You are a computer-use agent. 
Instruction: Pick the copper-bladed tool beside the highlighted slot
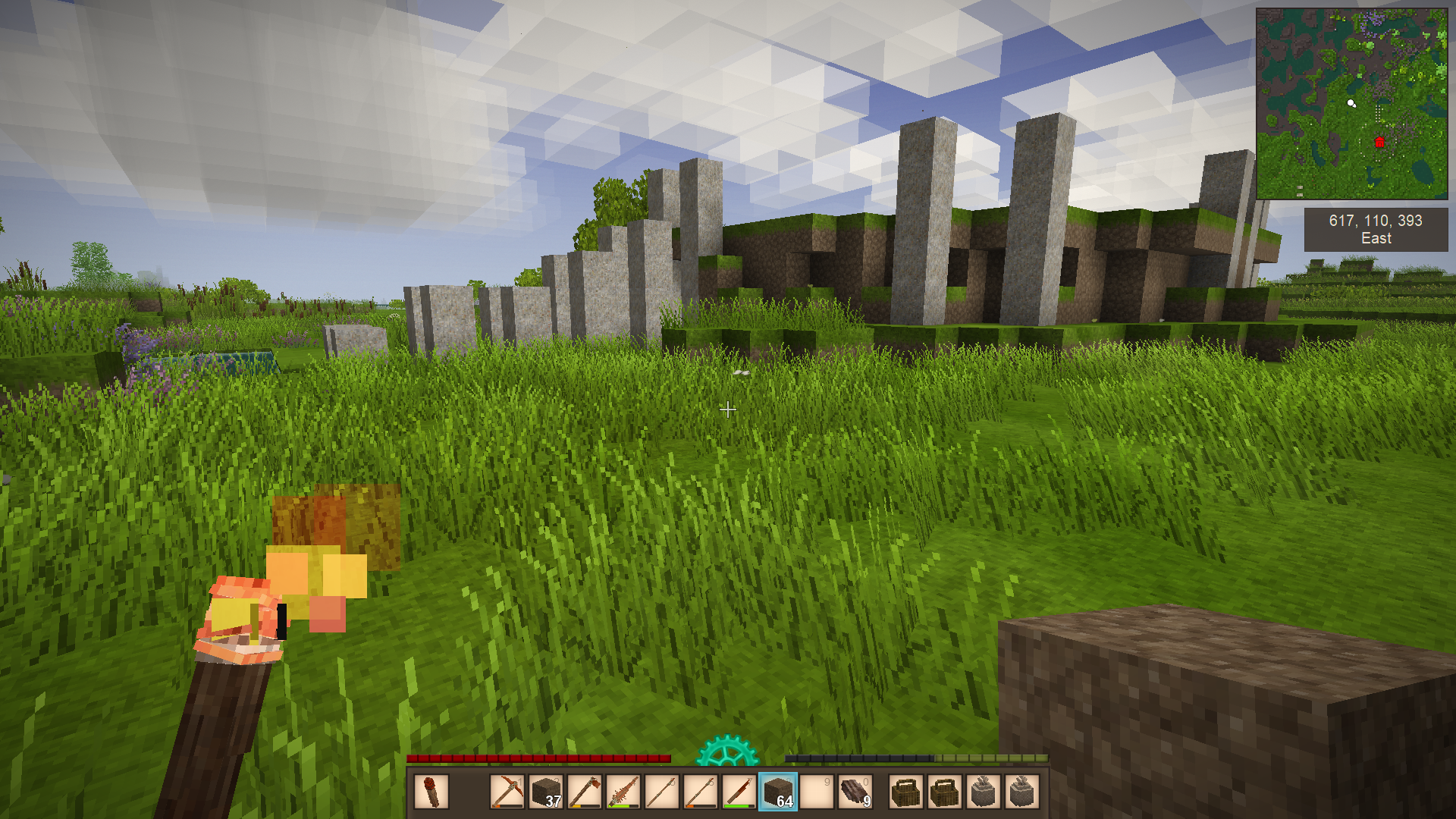(739, 792)
